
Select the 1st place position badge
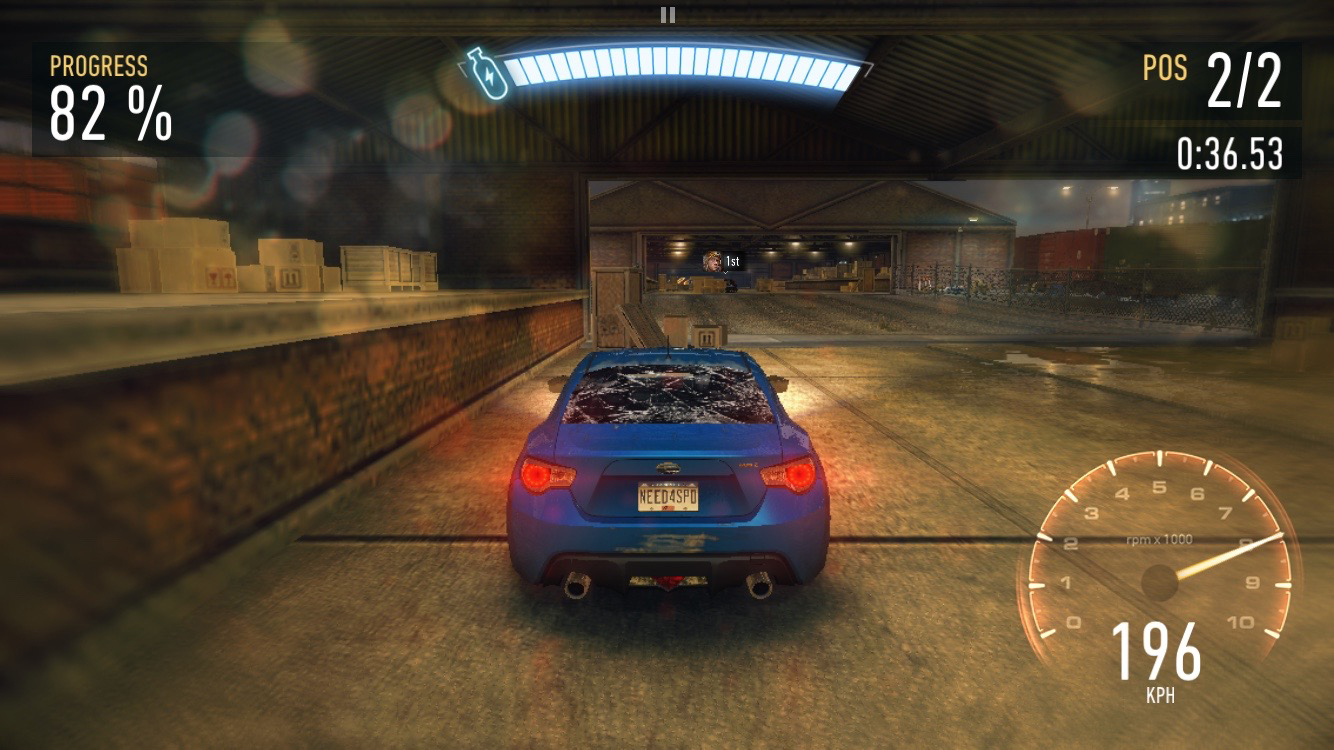(731, 261)
